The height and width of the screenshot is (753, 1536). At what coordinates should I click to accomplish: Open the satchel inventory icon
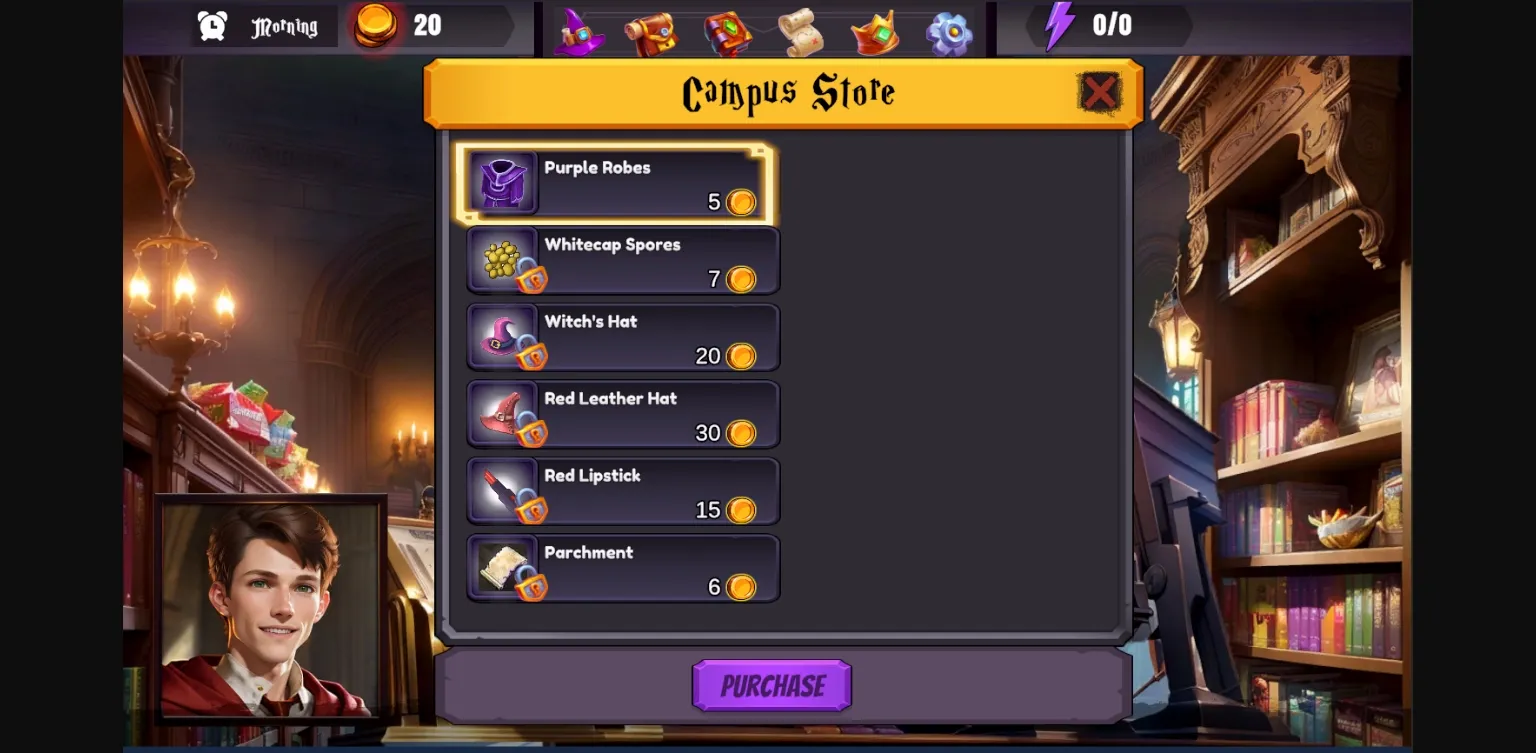653,33
